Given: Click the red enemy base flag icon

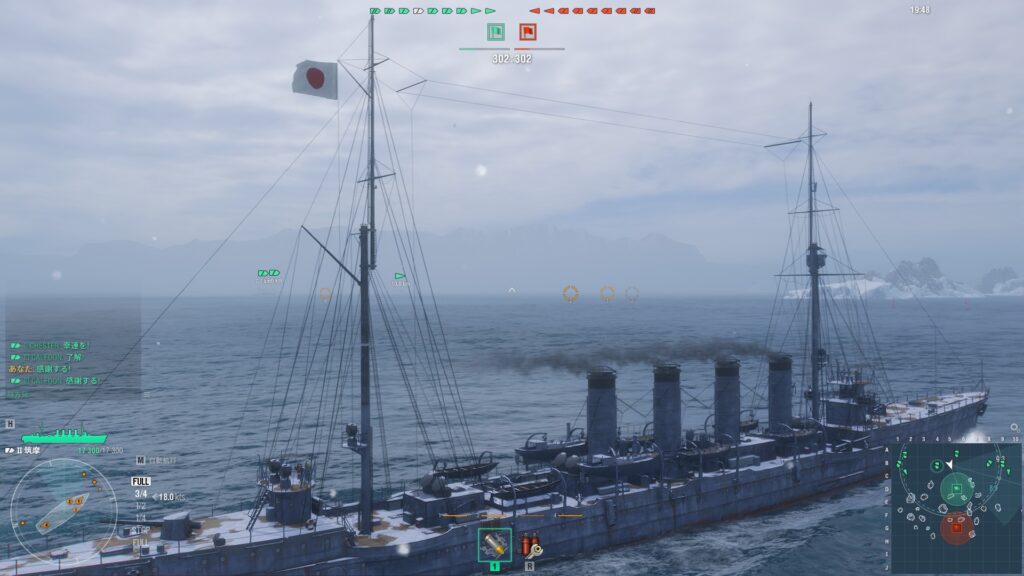Looking at the screenshot, I should click(x=527, y=32).
